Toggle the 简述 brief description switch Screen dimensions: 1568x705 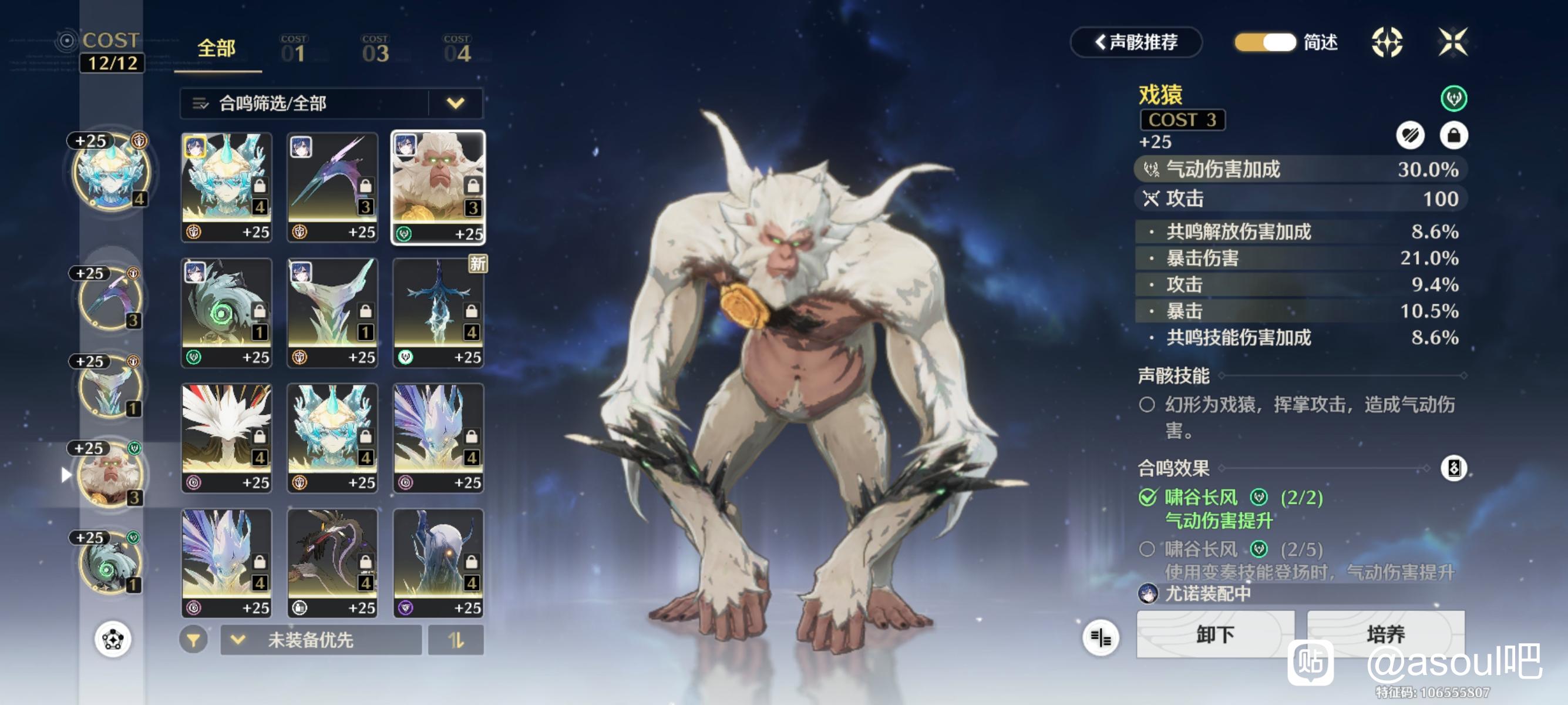coord(1266,43)
